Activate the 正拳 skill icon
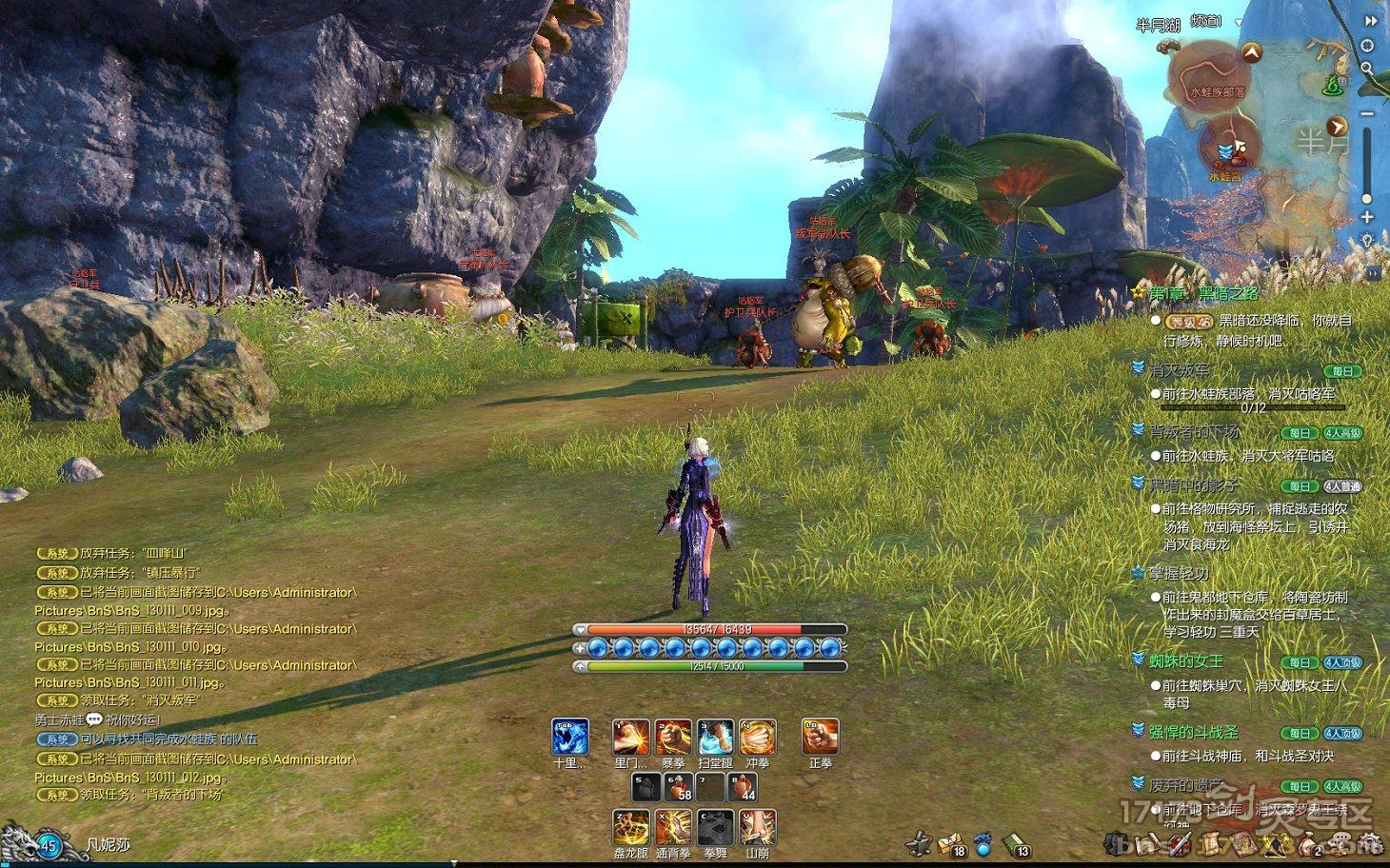The height and width of the screenshot is (868, 1390). coord(820,738)
